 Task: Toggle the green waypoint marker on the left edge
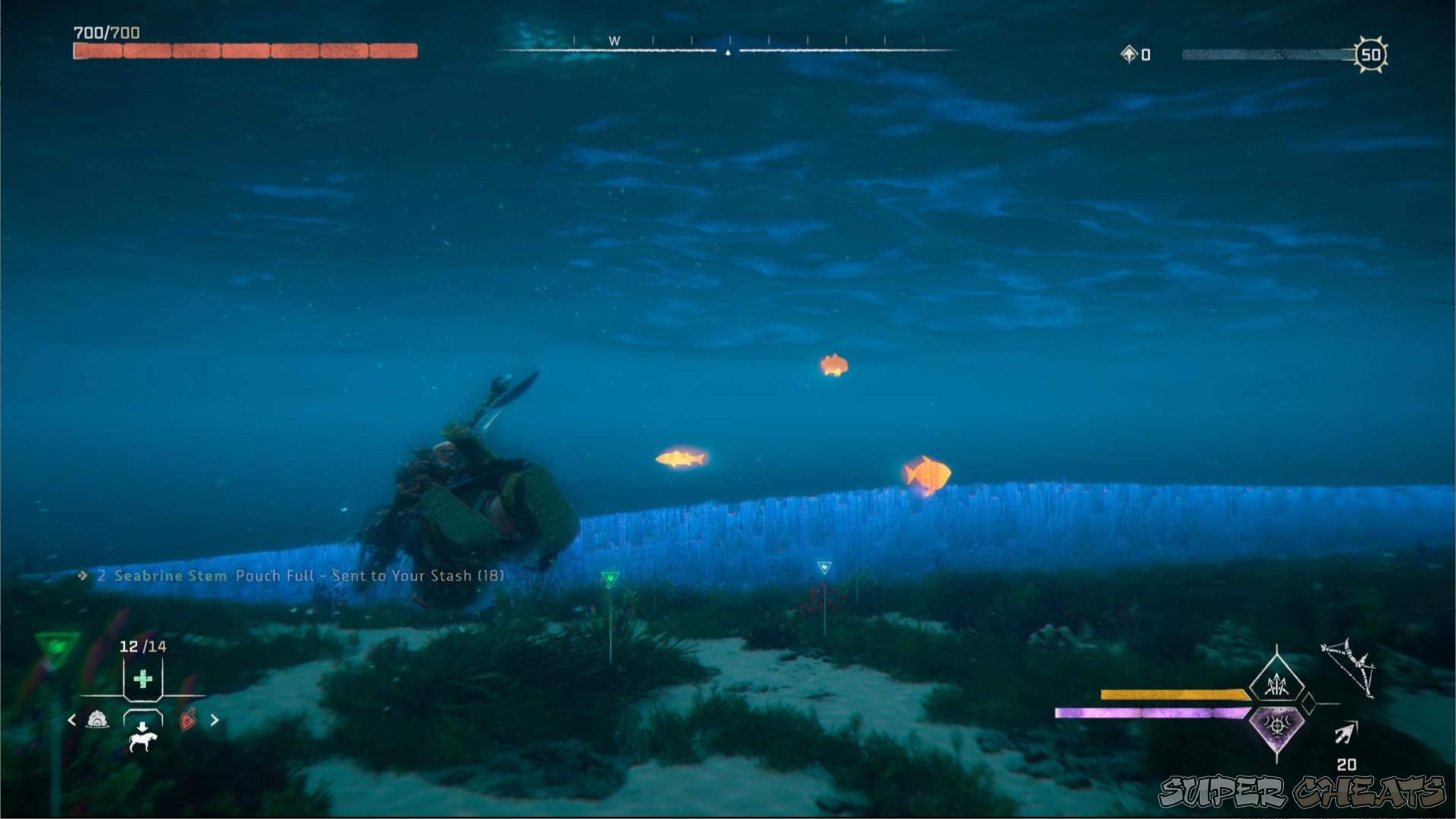[x=54, y=645]
